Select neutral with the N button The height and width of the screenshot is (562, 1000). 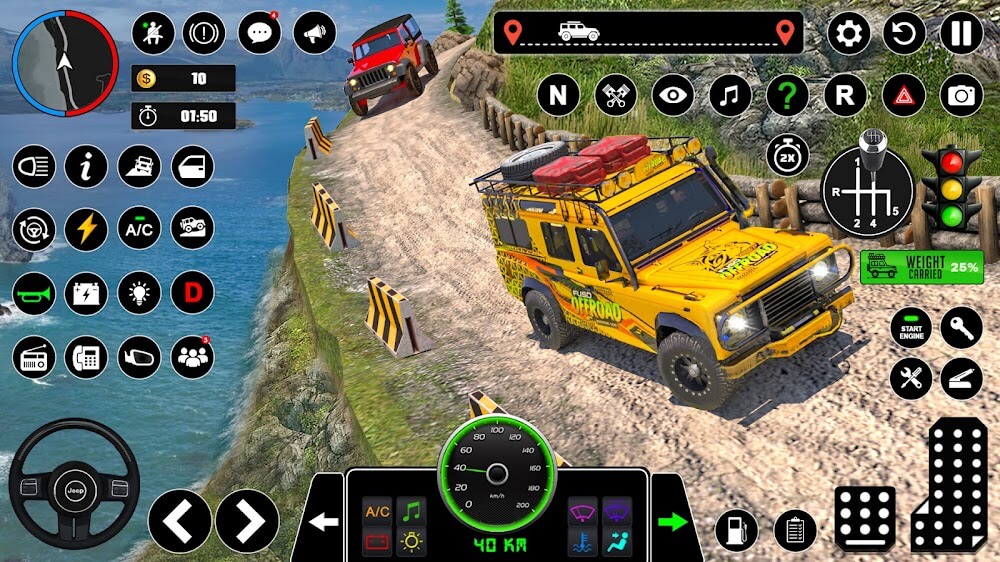(x=558, y=96)
